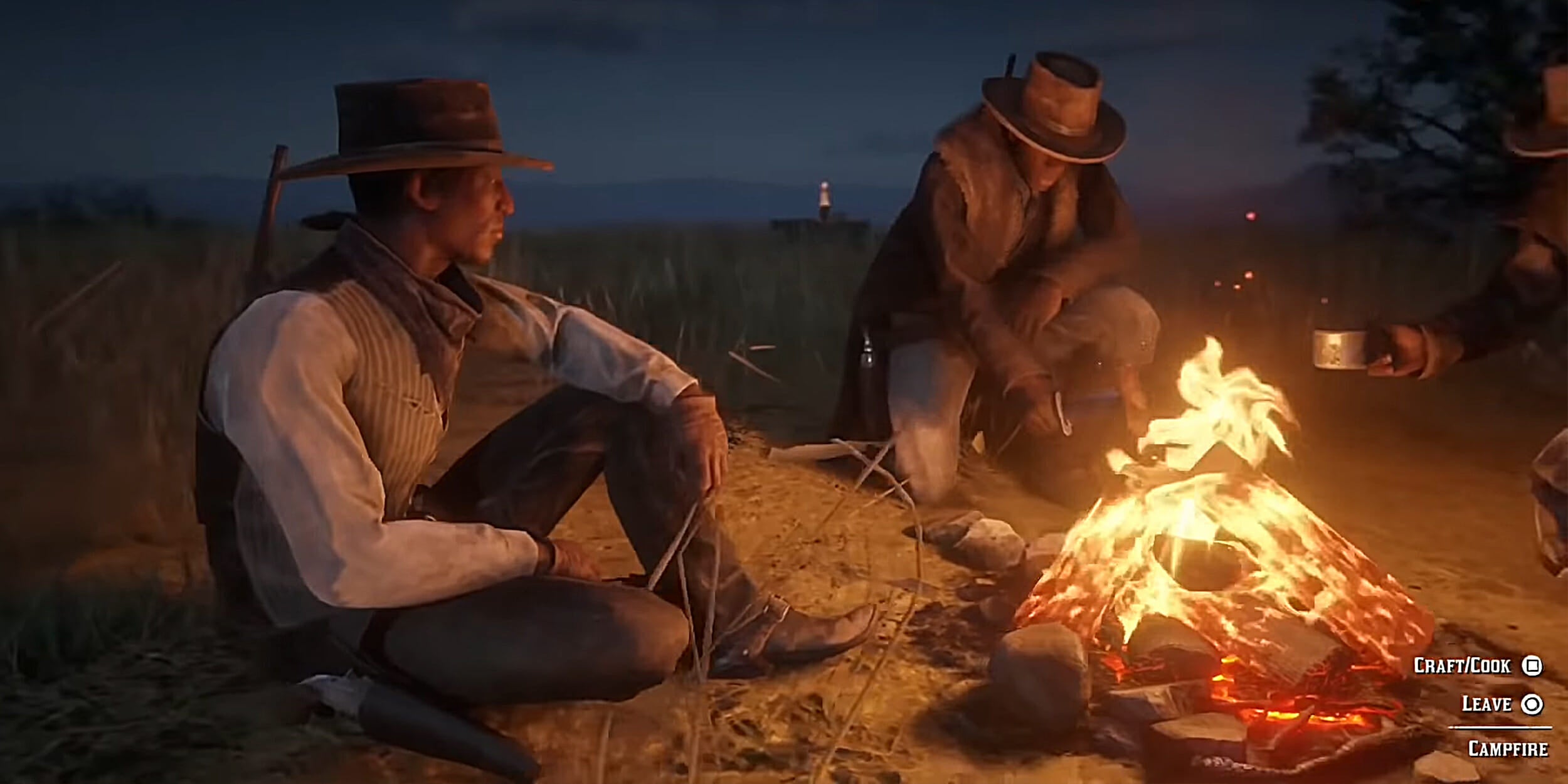Select the Leave option
The width and height of the screenshot is (1568, 784).
[x=1500, y=704]
